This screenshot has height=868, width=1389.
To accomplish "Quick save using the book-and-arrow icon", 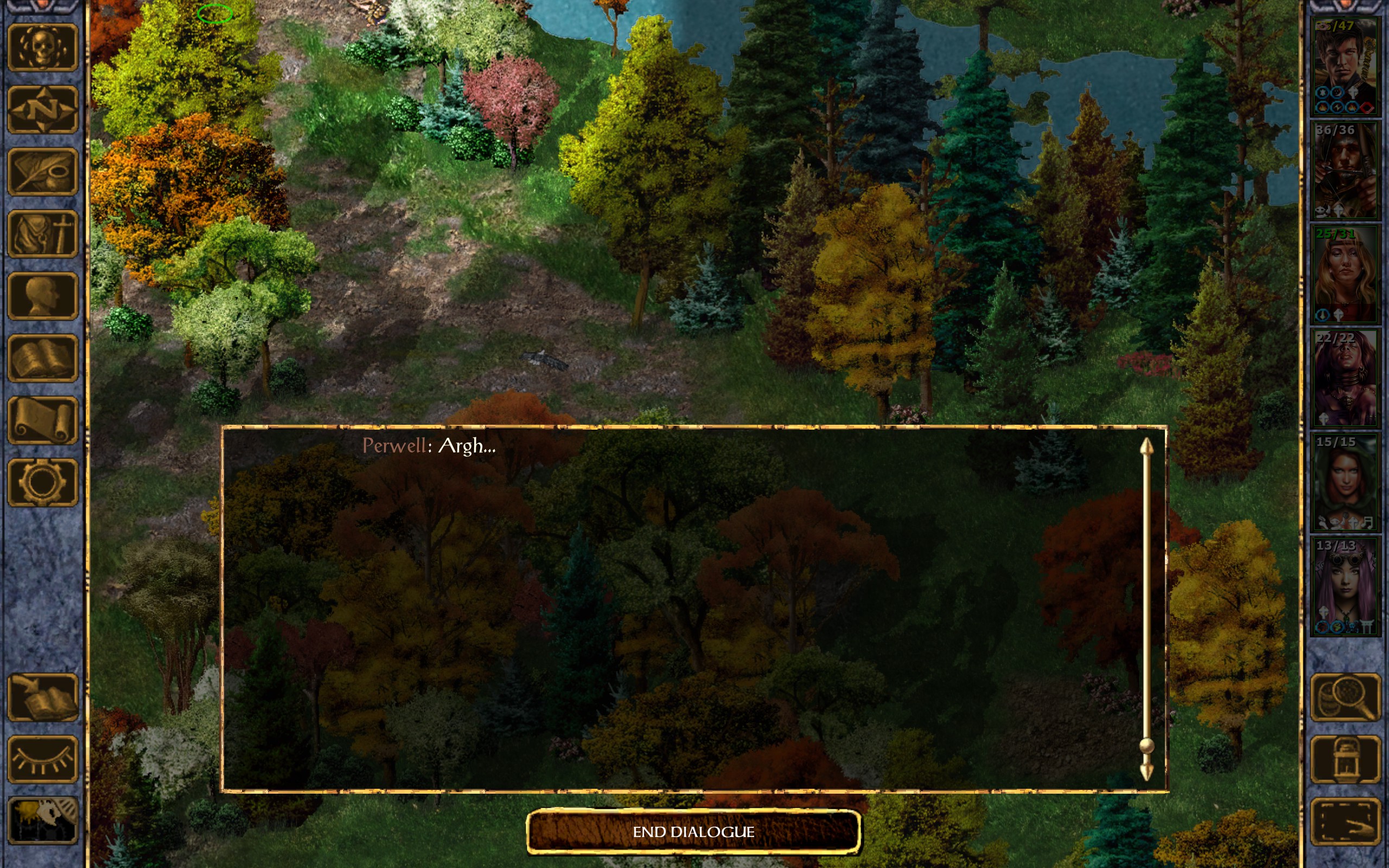I will click(42, 697).
